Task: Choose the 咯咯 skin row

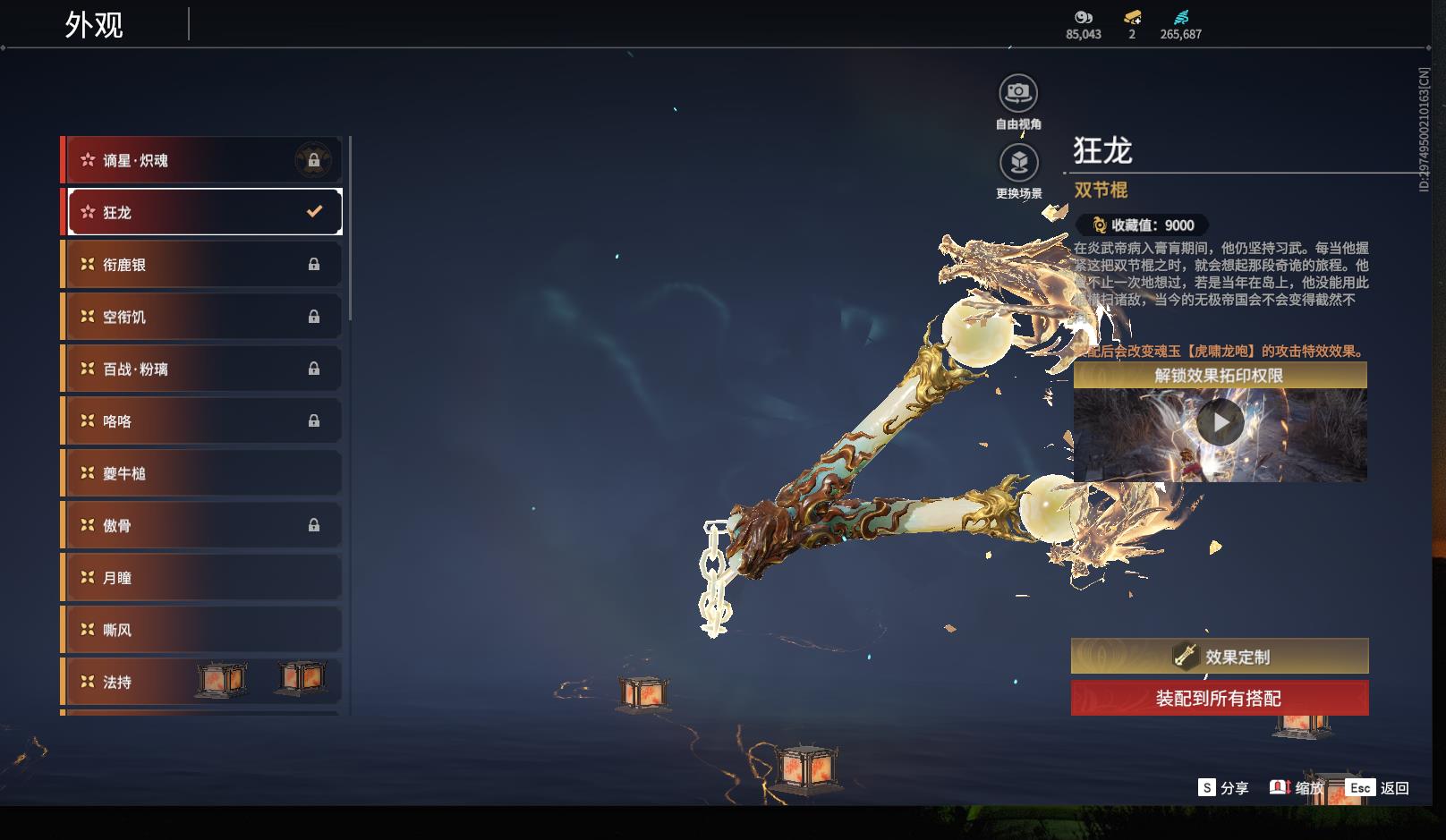Action: 201,420
